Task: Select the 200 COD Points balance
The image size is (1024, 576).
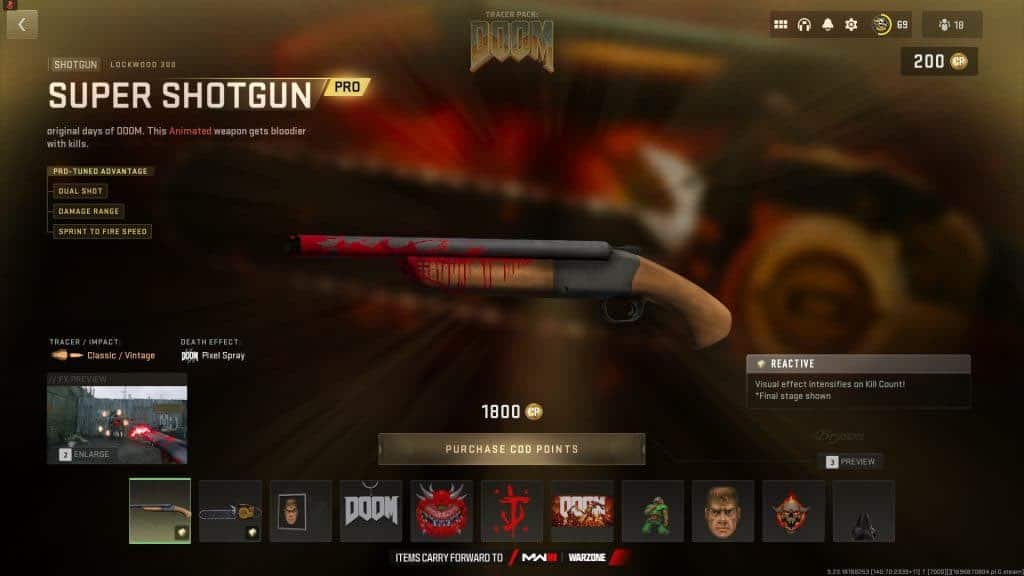Action: [939, 62]
